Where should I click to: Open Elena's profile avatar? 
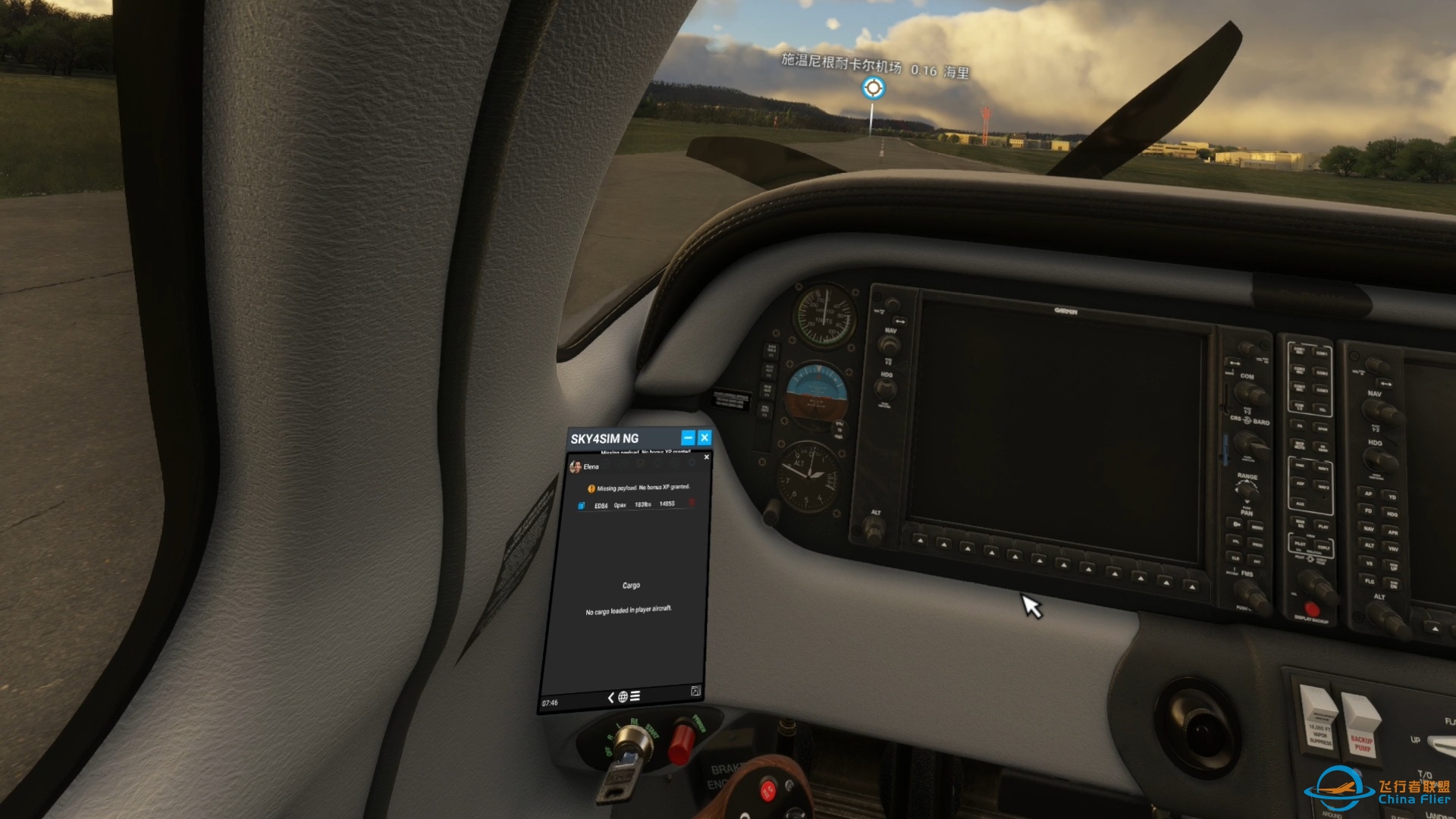pyautogui.click(x=576, y=466)
